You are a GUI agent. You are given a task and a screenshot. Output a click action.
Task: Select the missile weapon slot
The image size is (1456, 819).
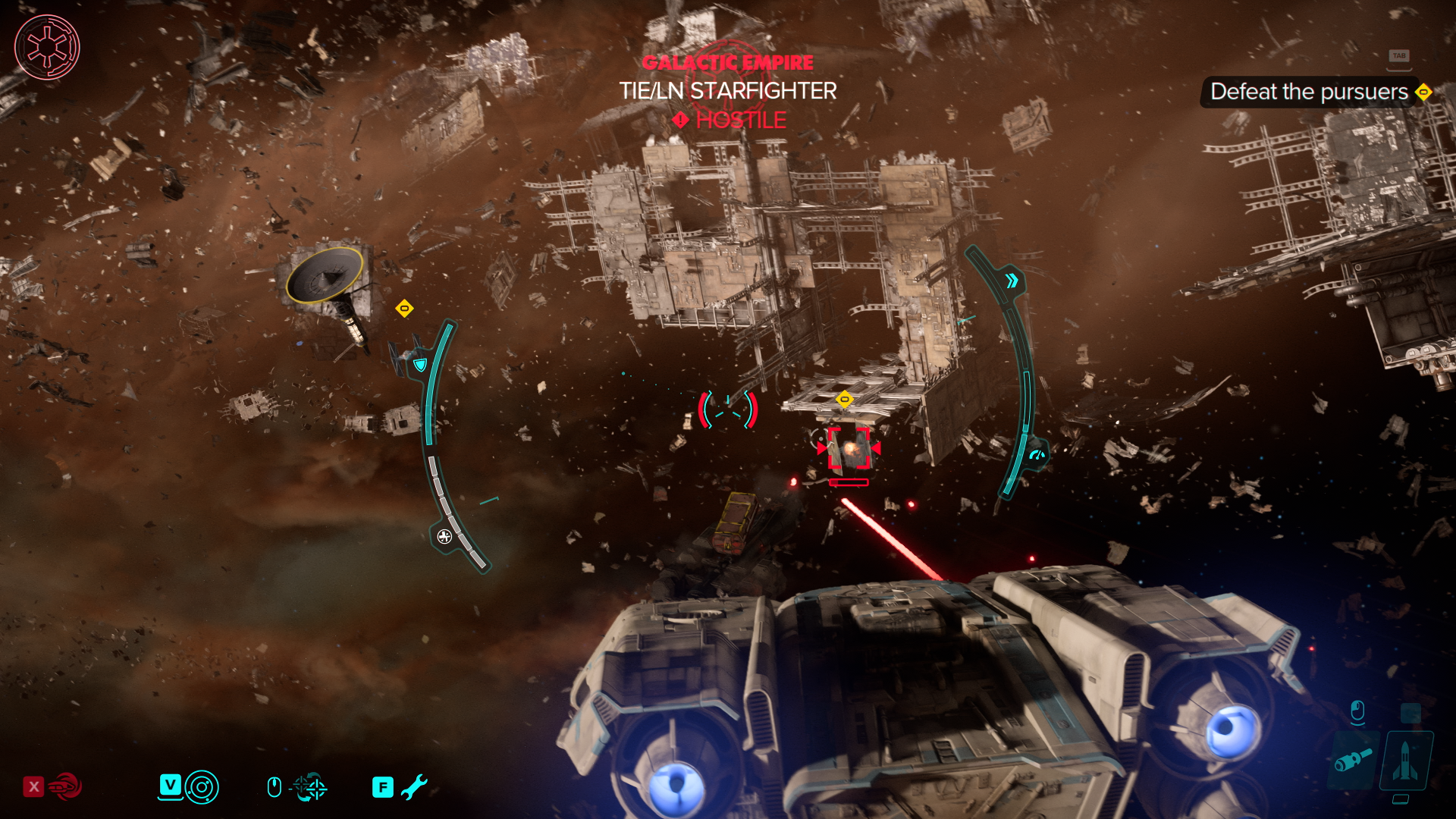pyautogui.click(x=1405, y=761)
